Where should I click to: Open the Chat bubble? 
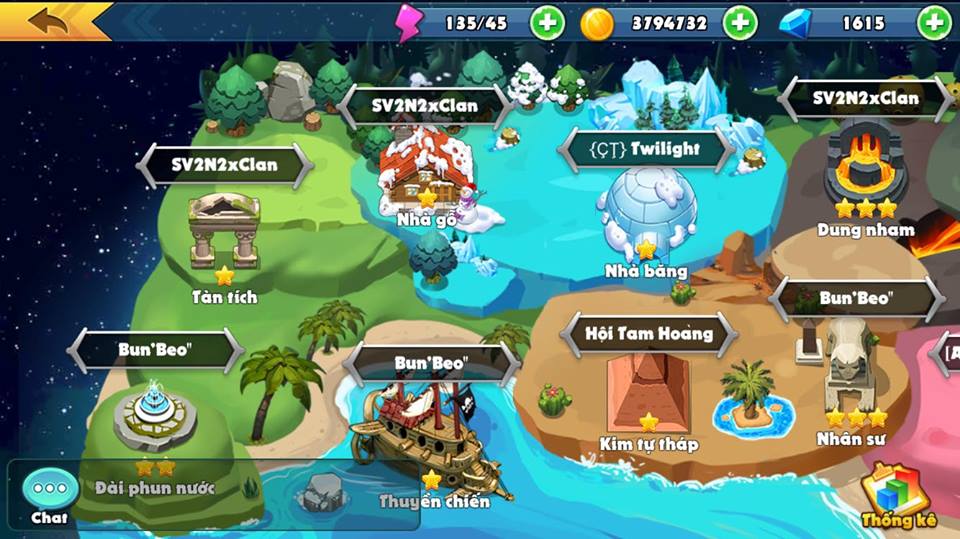tap(49, 490)
